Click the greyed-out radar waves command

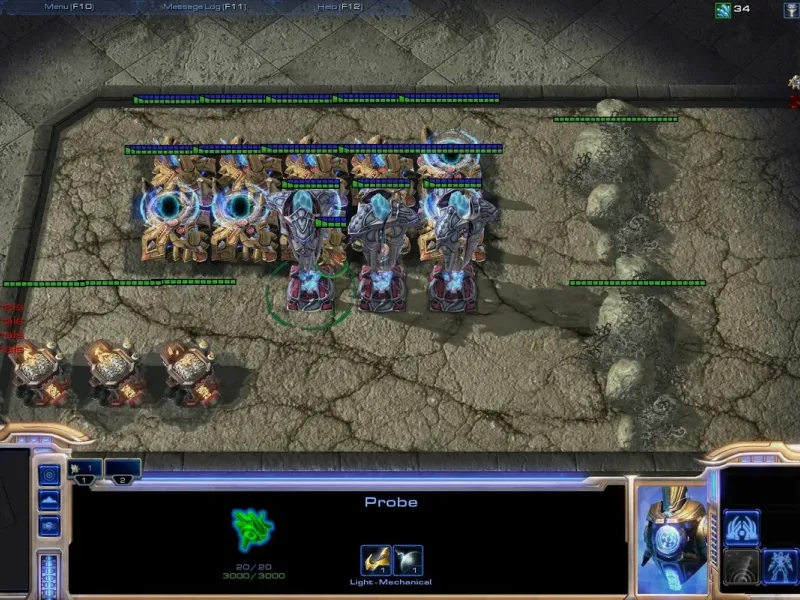[741, 566]
